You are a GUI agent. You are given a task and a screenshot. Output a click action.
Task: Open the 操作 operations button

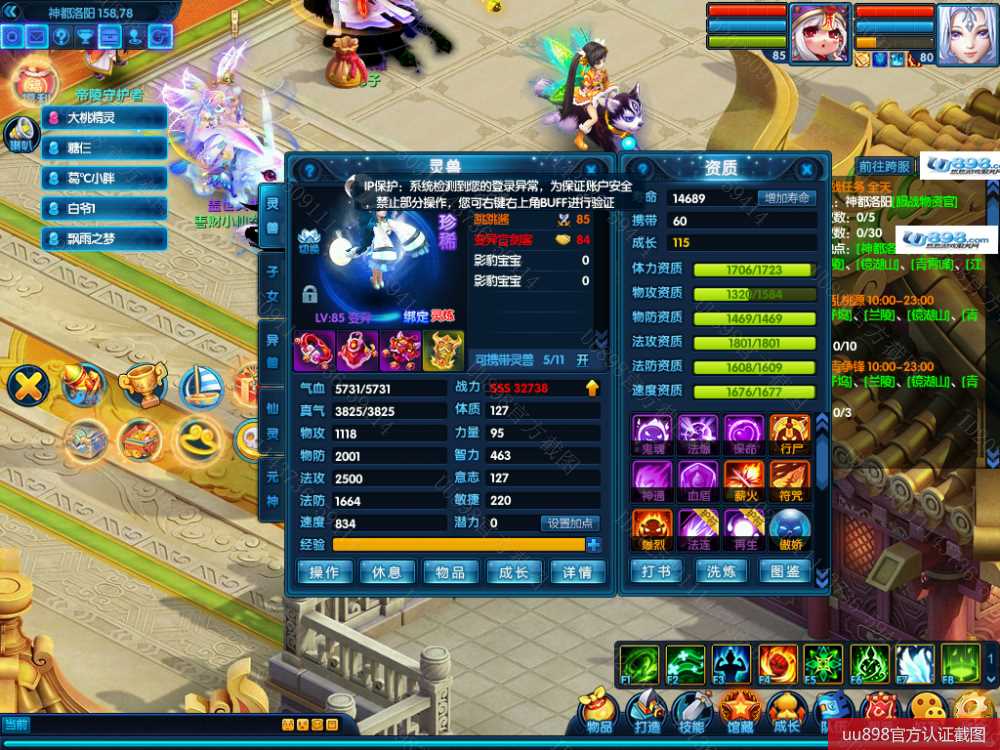(x=324, y=572)
